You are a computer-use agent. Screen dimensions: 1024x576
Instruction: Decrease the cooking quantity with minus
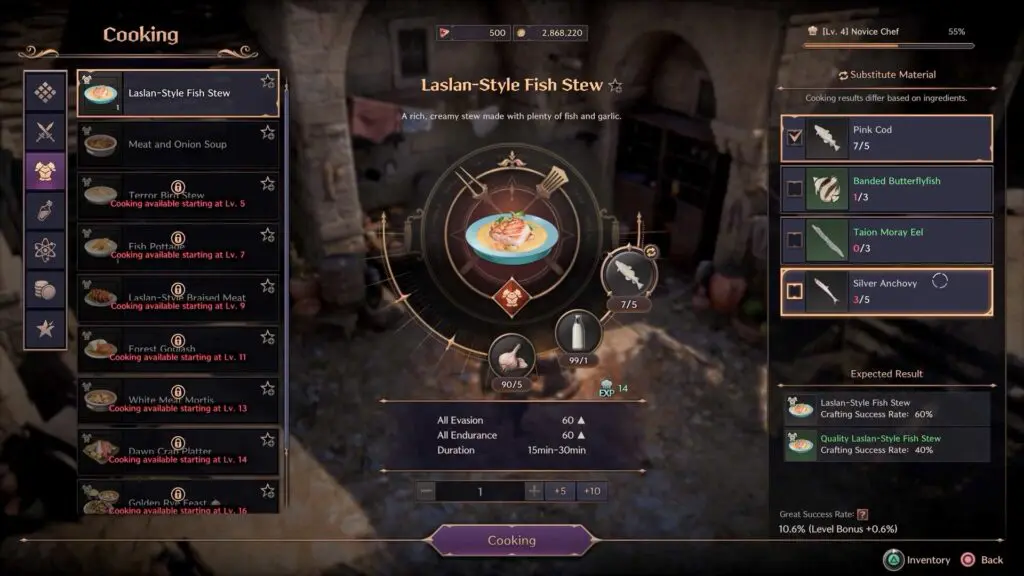[x=427, y=491]
